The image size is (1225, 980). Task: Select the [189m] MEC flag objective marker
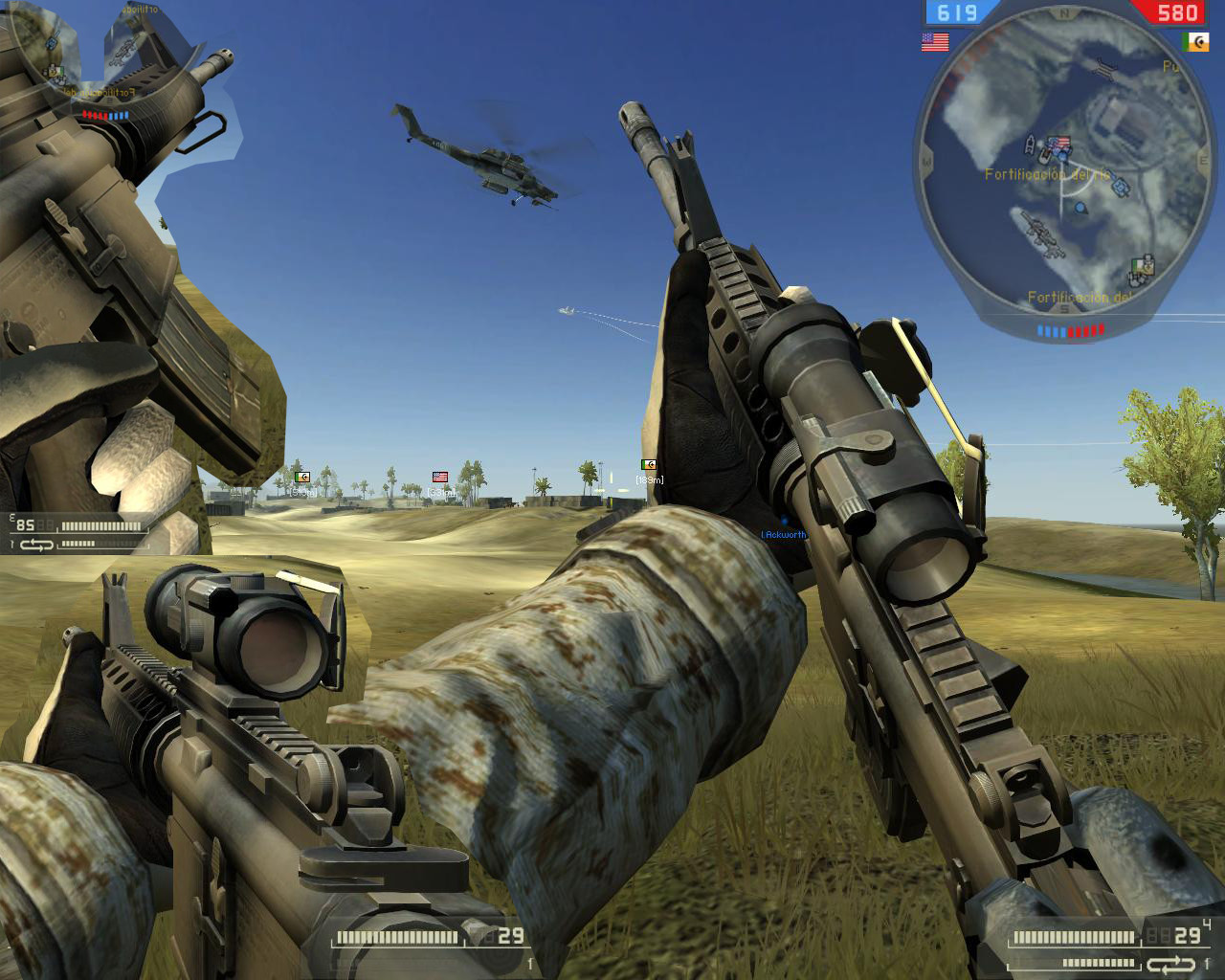649,466
